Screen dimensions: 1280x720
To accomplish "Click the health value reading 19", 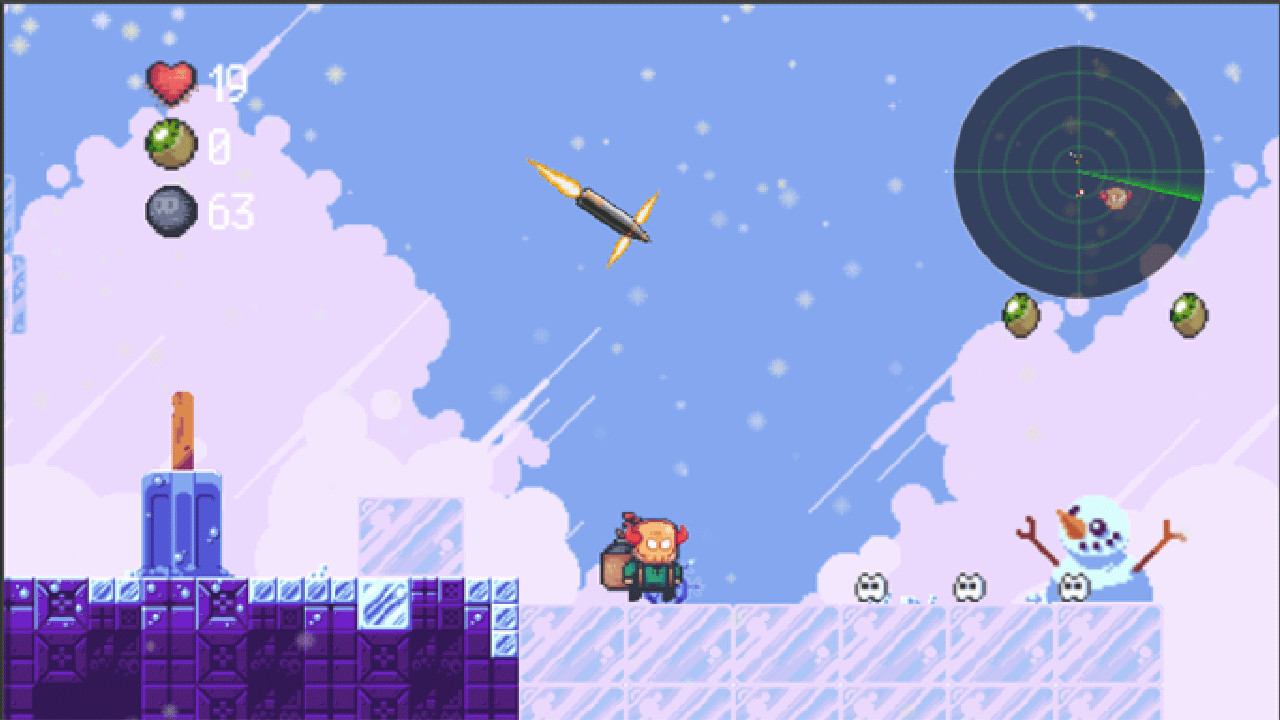I will [x=228, y=82].
